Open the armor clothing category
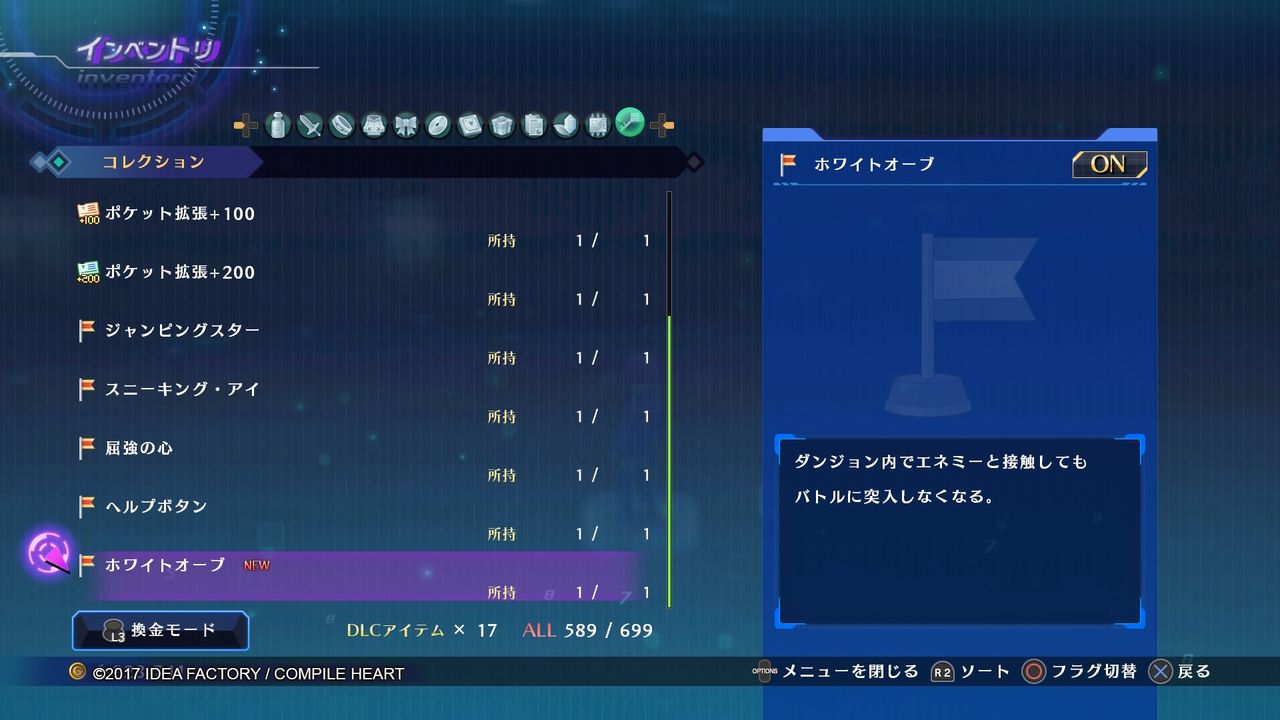This screenshot has width=1280, height=720. point(372,125)
